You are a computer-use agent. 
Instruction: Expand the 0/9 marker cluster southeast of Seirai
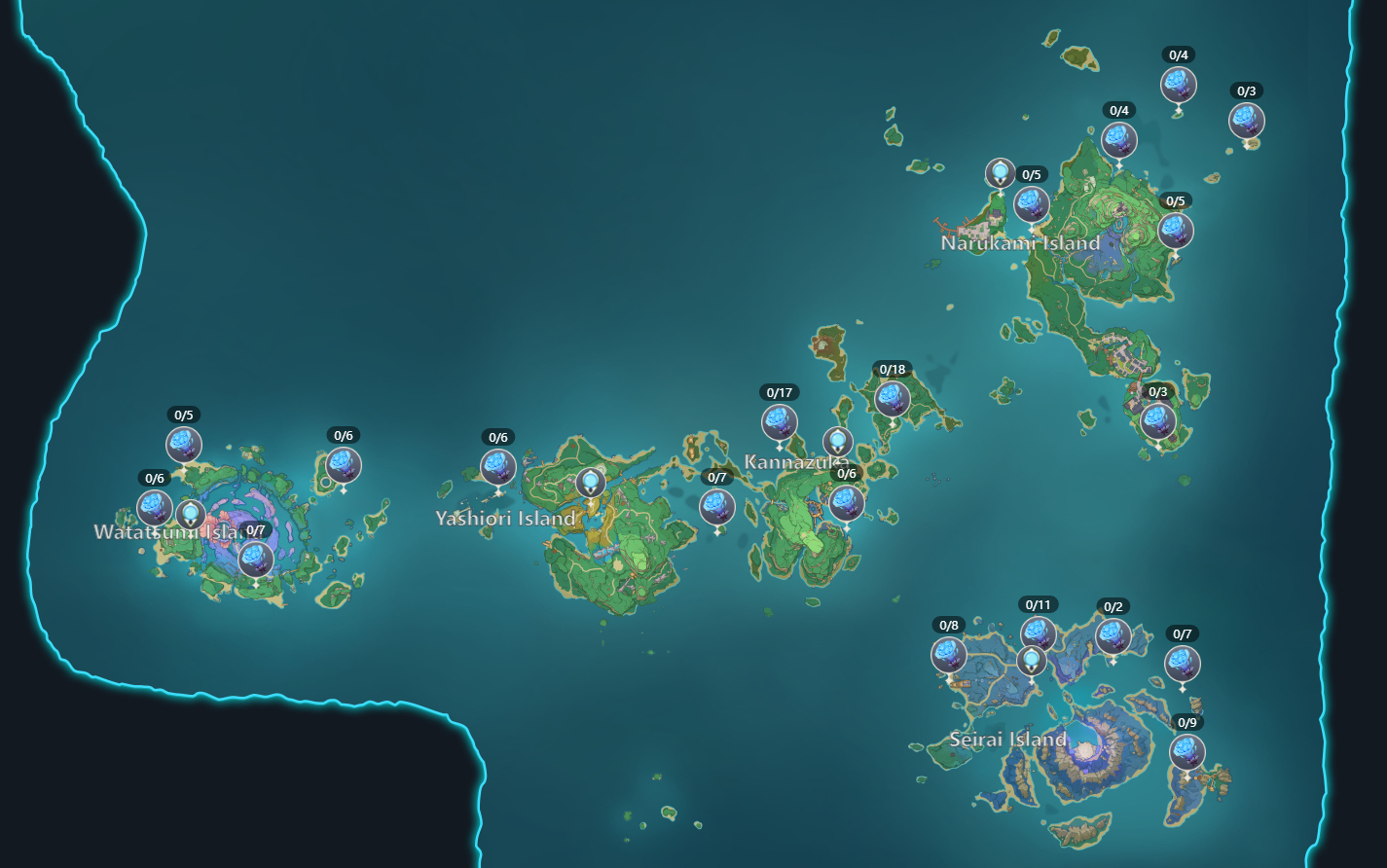[1186, 753]
